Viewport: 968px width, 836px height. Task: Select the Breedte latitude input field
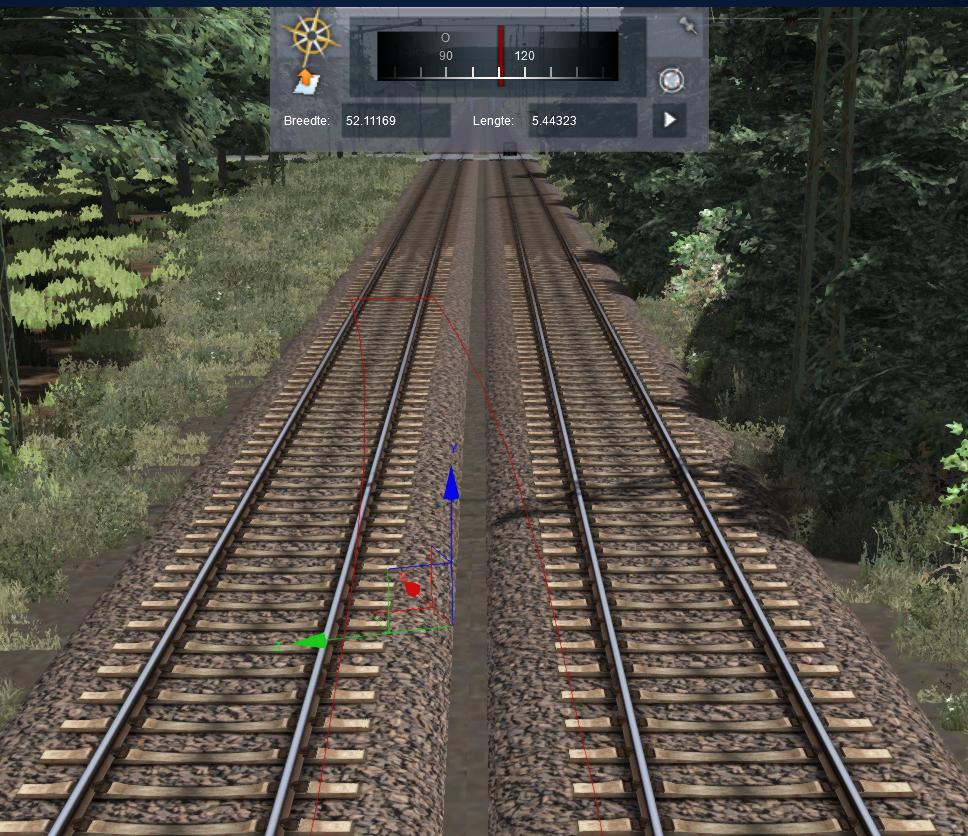395,121
